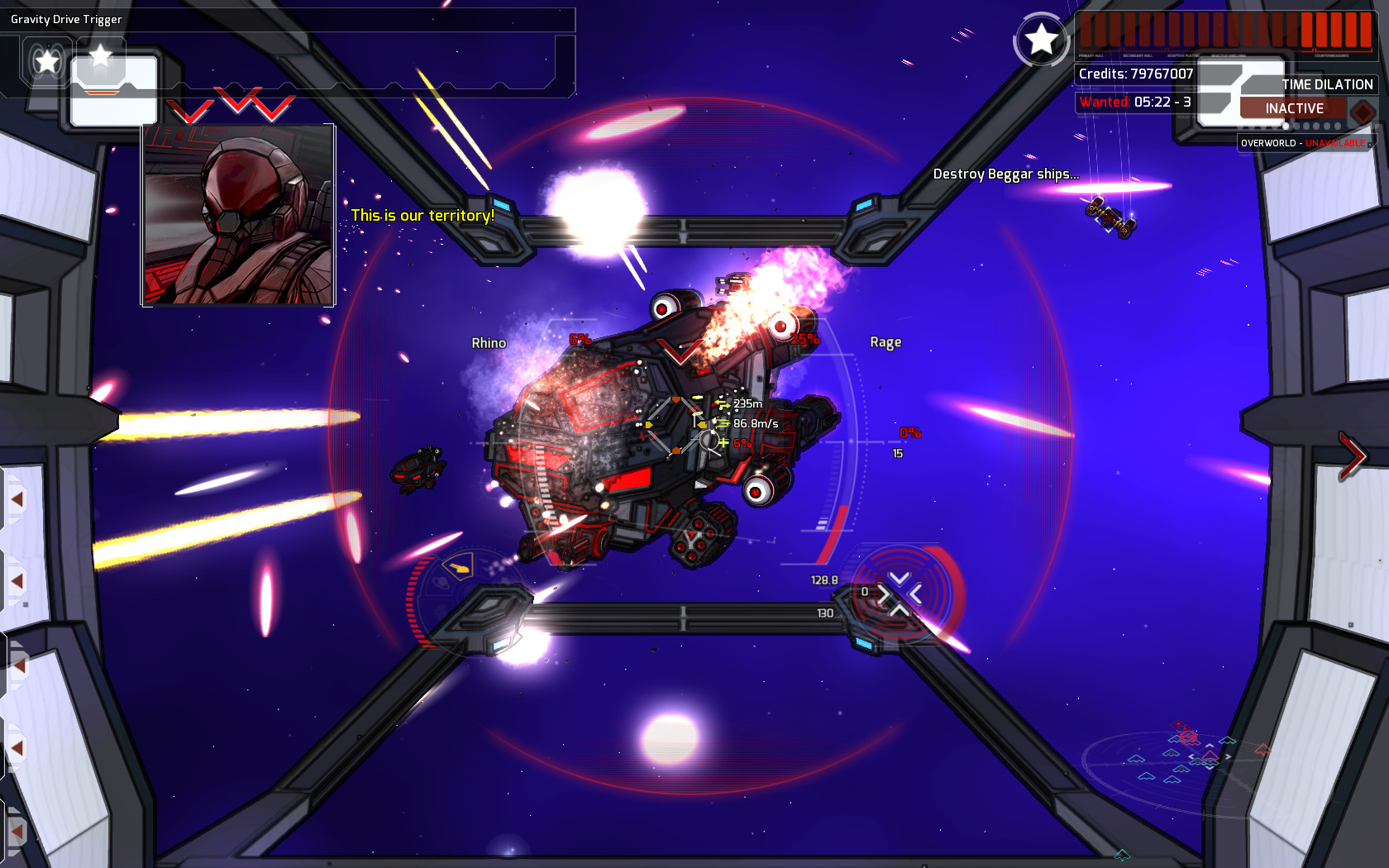Select the highlighted page dot under Time Dilation
Image resolution: width=1389 pixels, height=868 pixels.
(x=1286, y=126)
